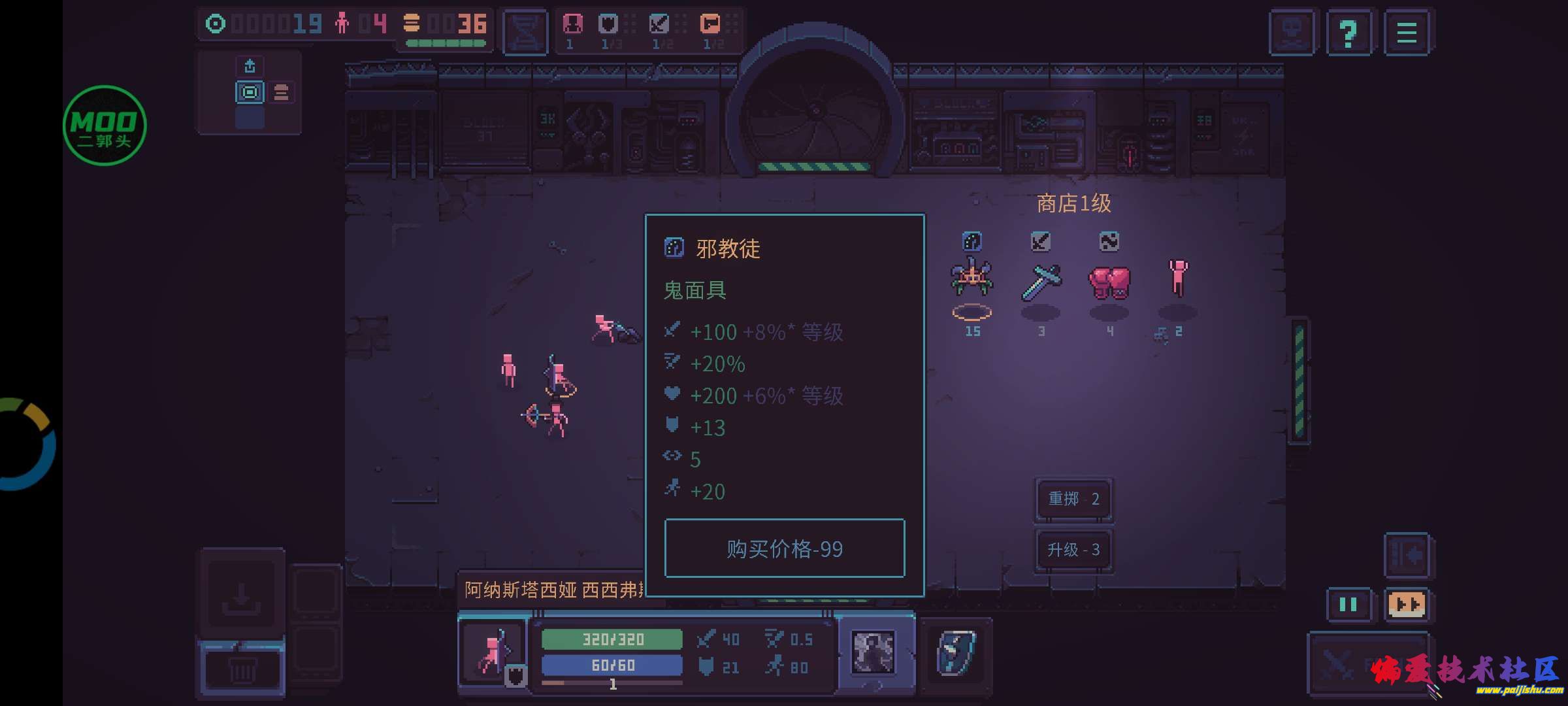Click the download-arrow storage slot
Viewport: 1568px width, 706px height.
(241, 594)
